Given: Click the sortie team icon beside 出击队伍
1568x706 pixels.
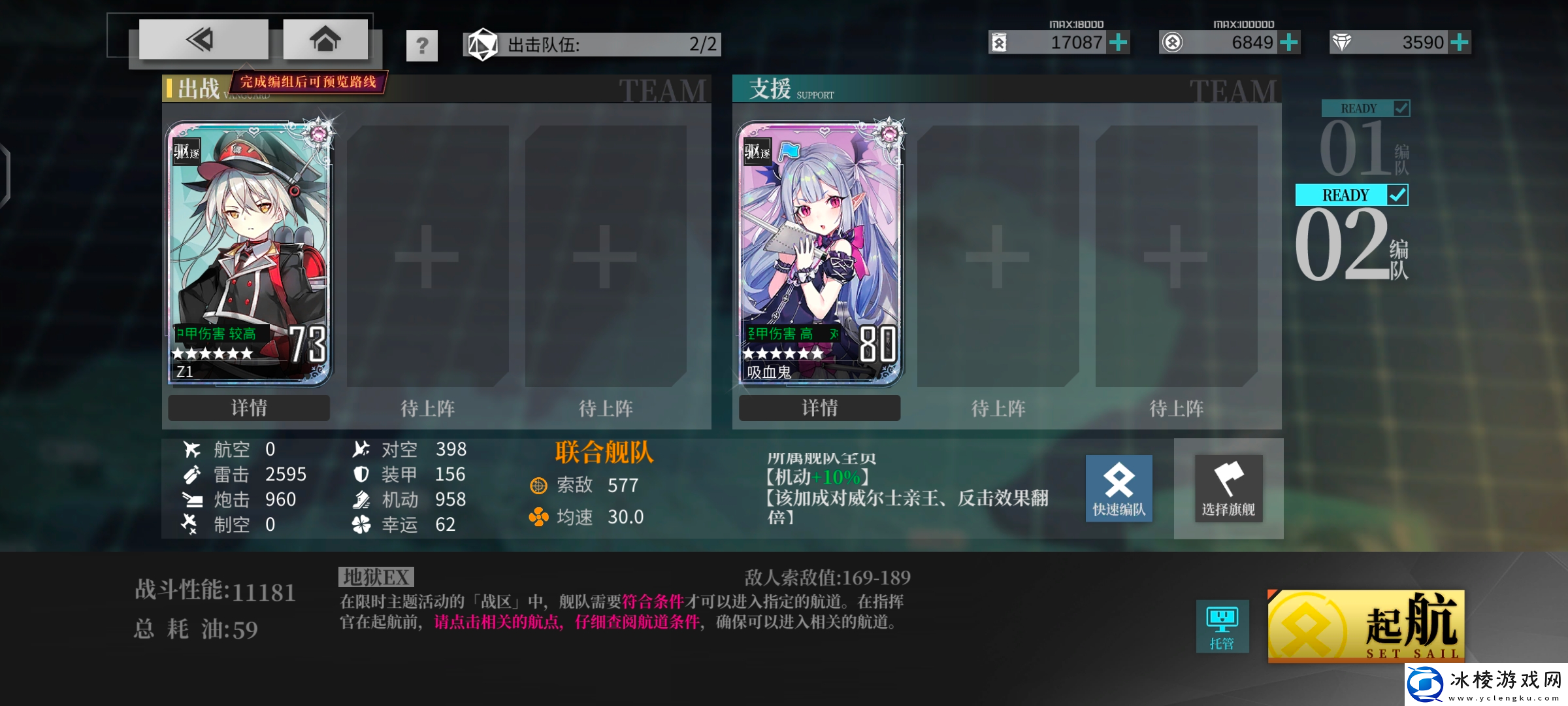Looking at the screenshot, I should click(x=482, y=44).
